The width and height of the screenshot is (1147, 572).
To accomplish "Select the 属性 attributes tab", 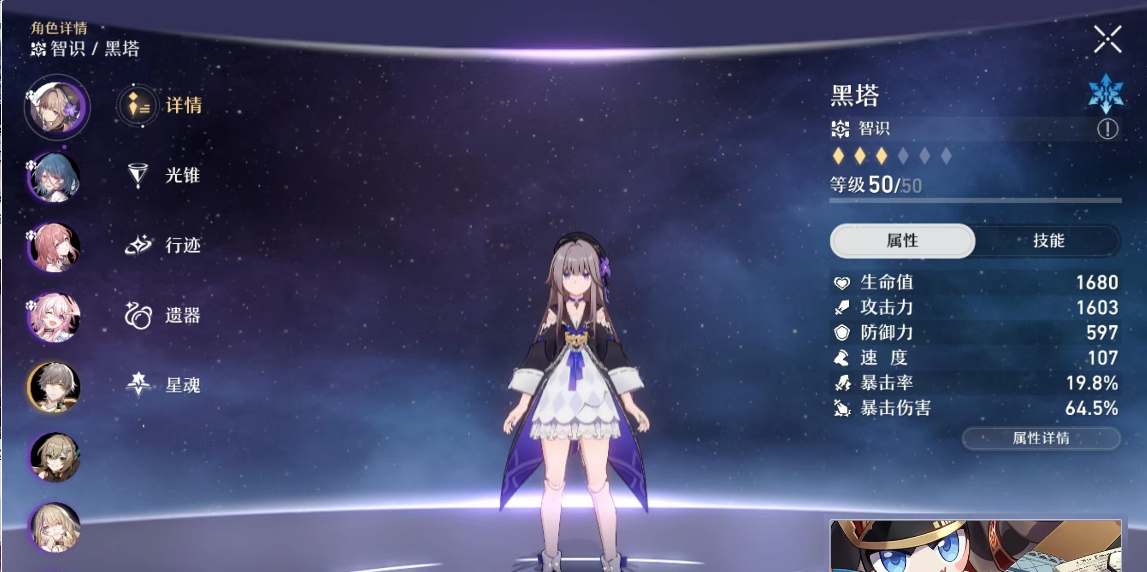I will 902,241.
